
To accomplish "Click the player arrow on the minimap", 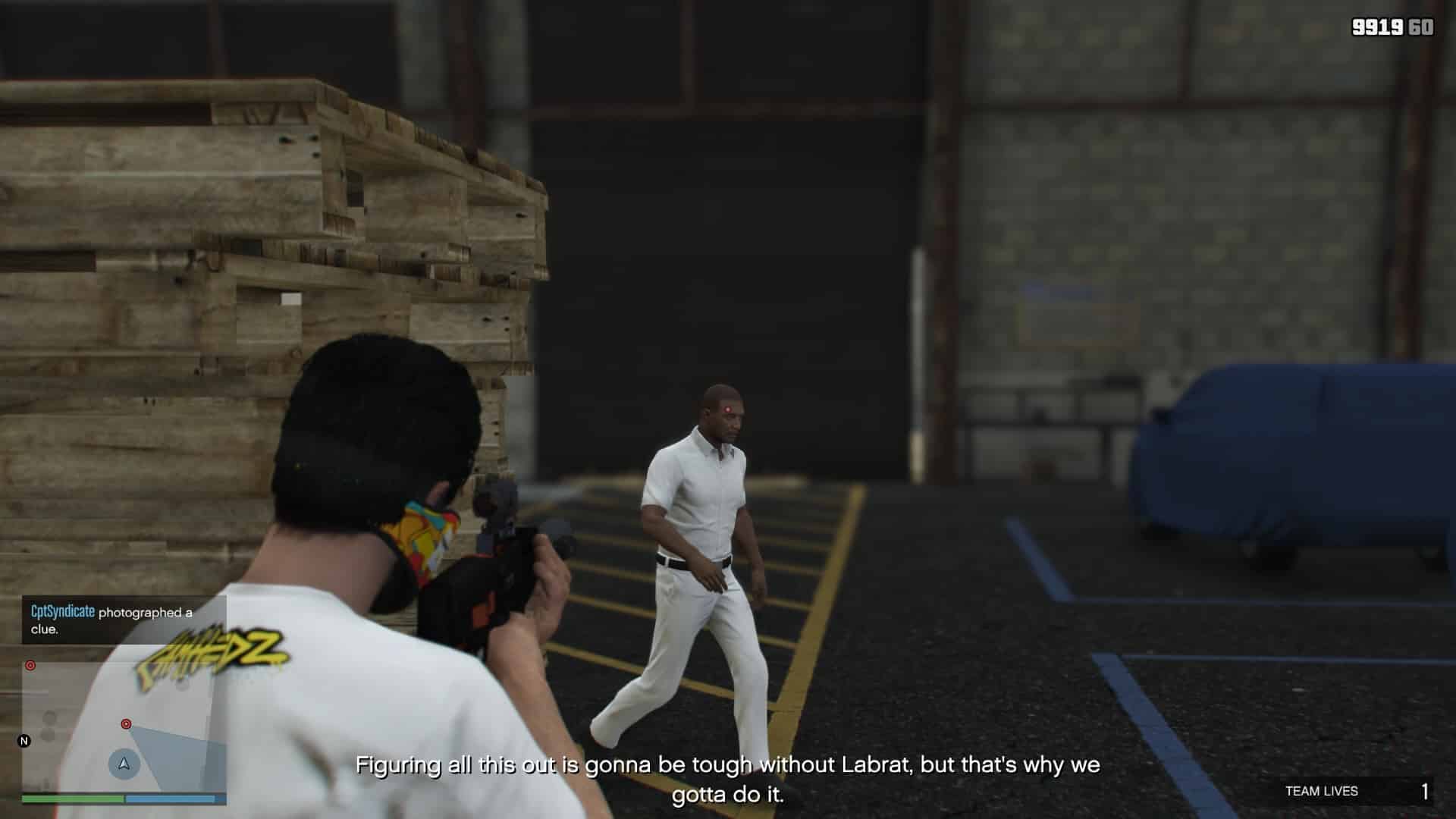I will [x=124, y=764].
